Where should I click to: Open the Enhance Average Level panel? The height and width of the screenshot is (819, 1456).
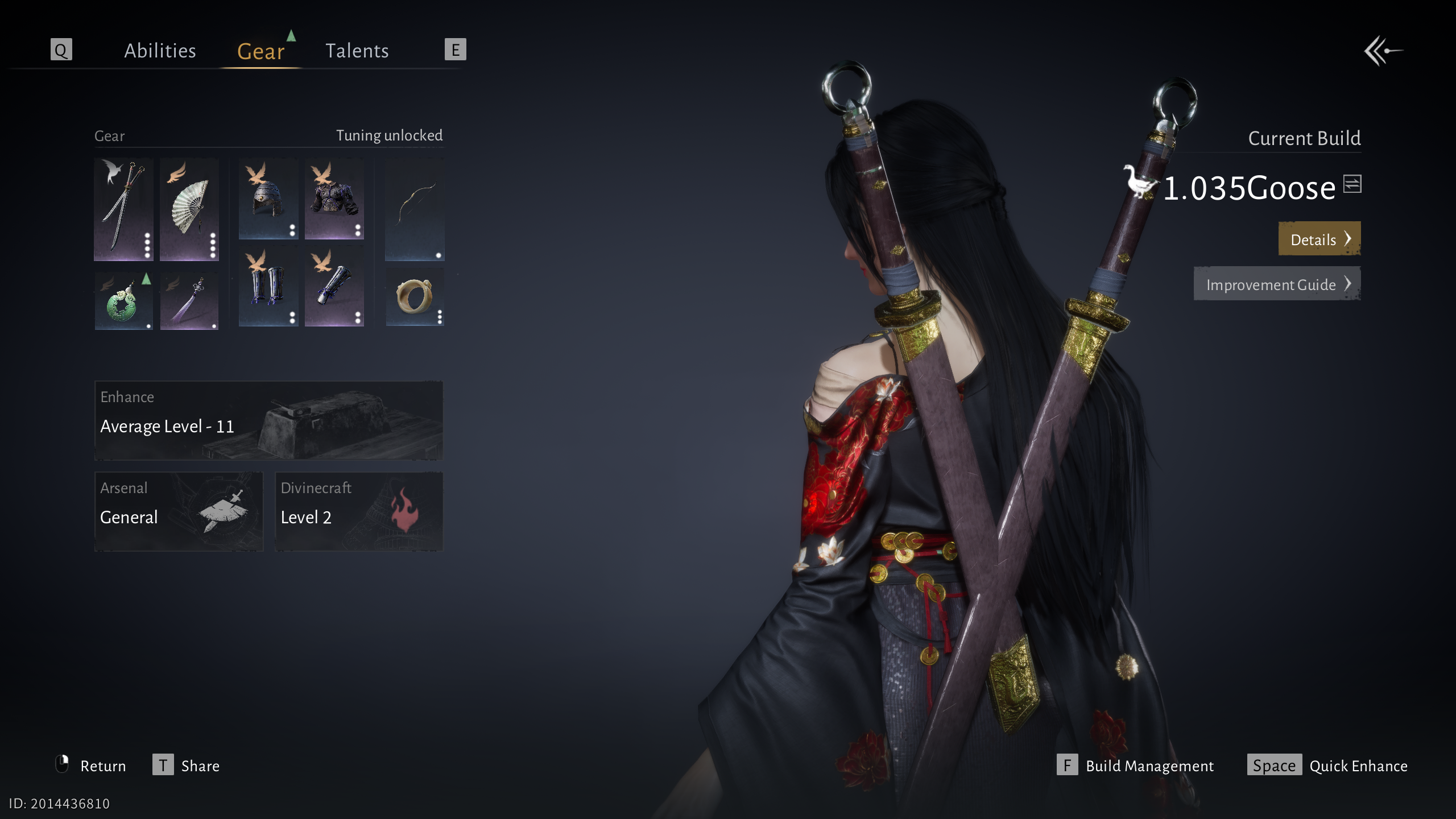point(268,420)
